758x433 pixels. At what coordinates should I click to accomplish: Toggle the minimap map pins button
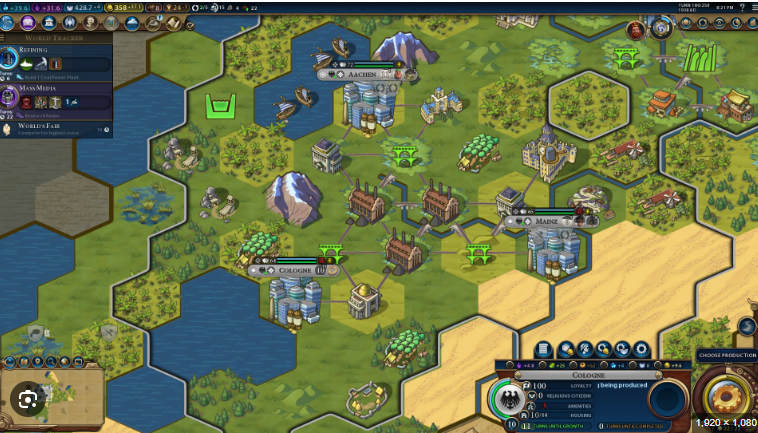coord(38,361)
